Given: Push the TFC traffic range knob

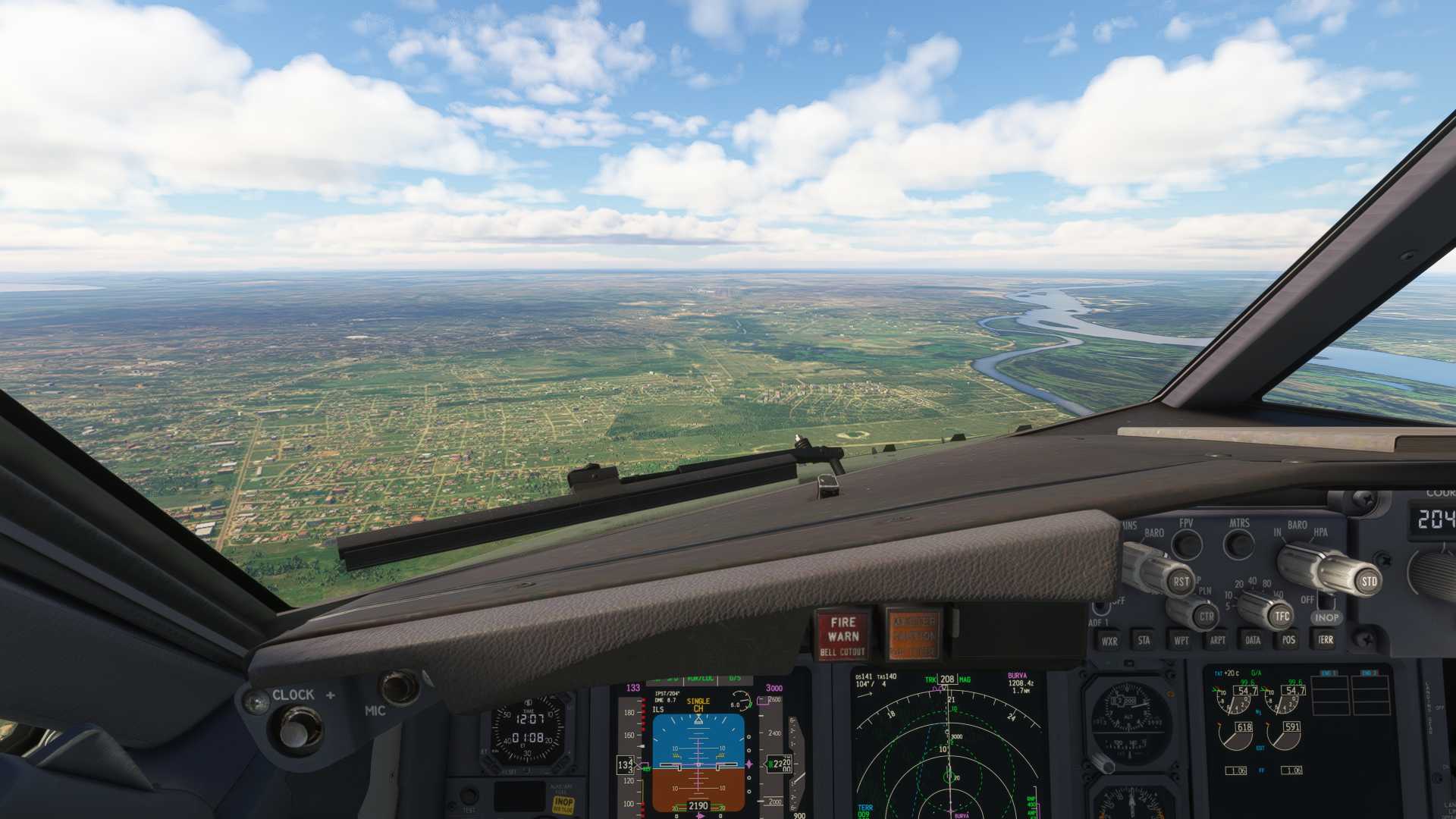Looking at the screenshot, I should pos(1281,616).
